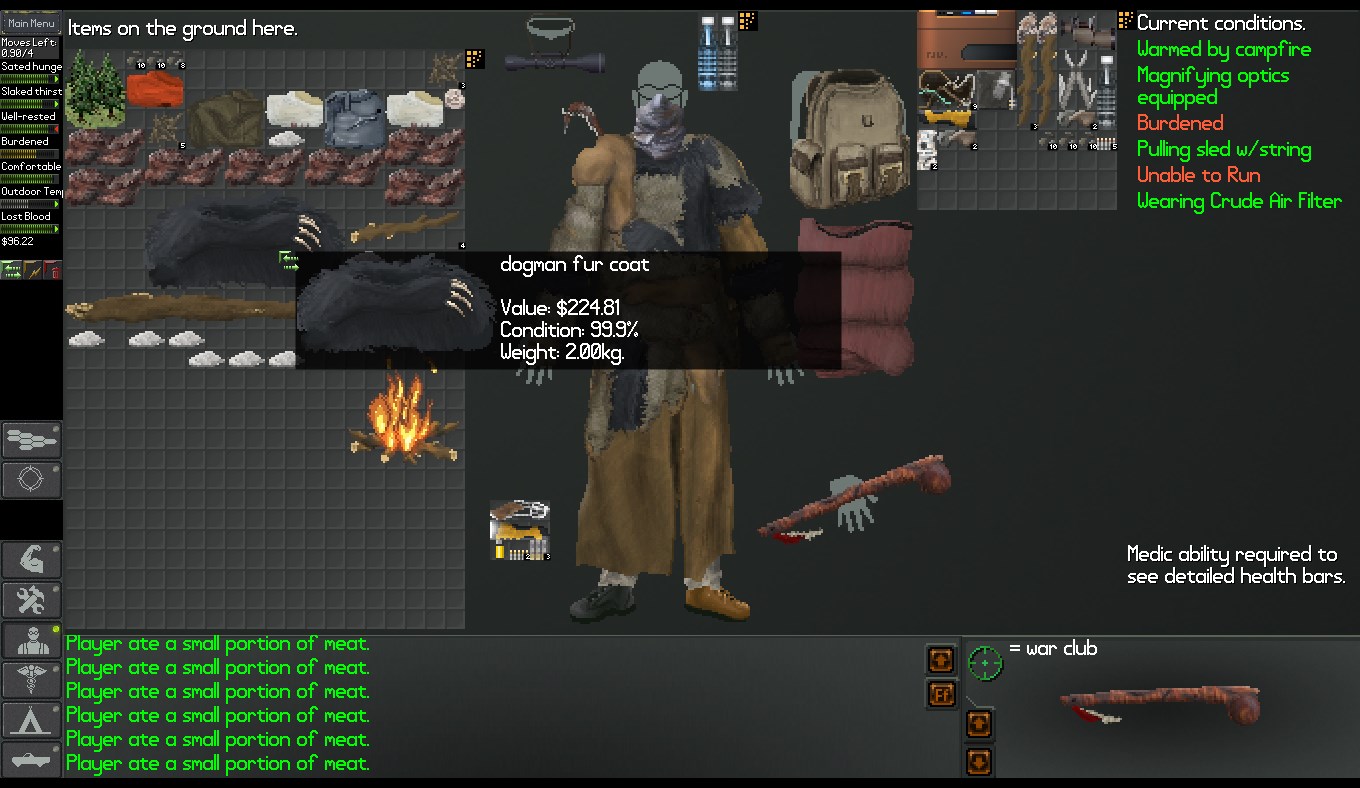This screenshot has width=1360, height=788.
Task: Select the vehicle icon below the tent
Action: click(31, 760)
